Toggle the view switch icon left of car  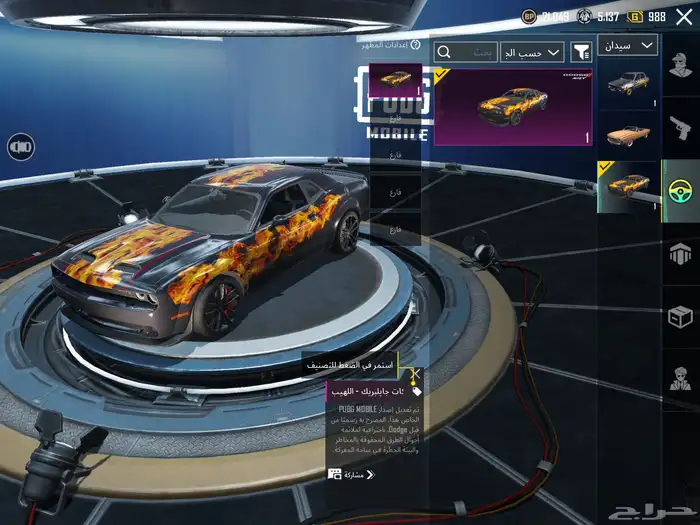pos(20,147)
